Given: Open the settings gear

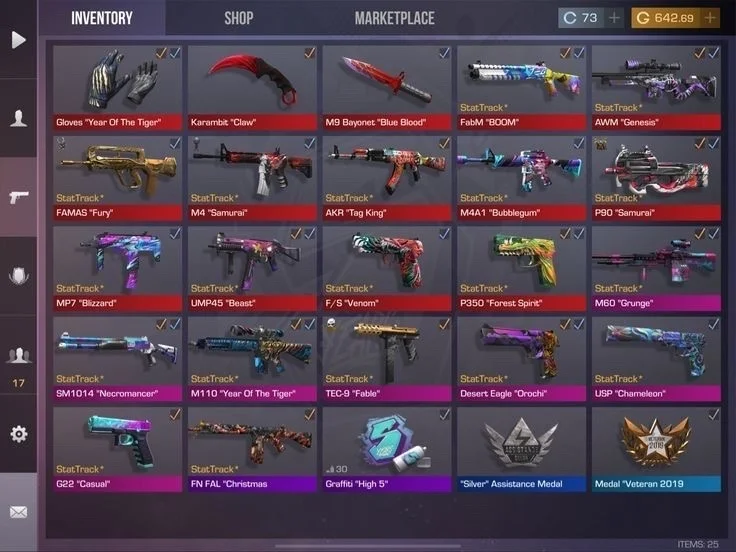Looking at the screenshot, I should click(x=18, y=434).
